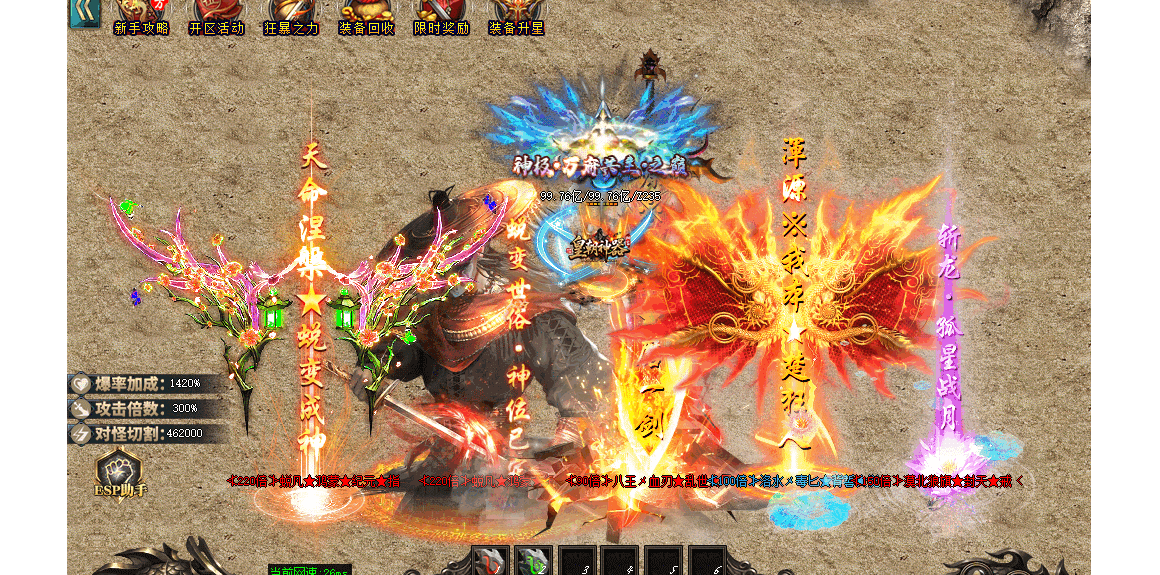Collapse the top menu with the arrow button
Viewport: 1160px width, 575px height.
point(84,12)
